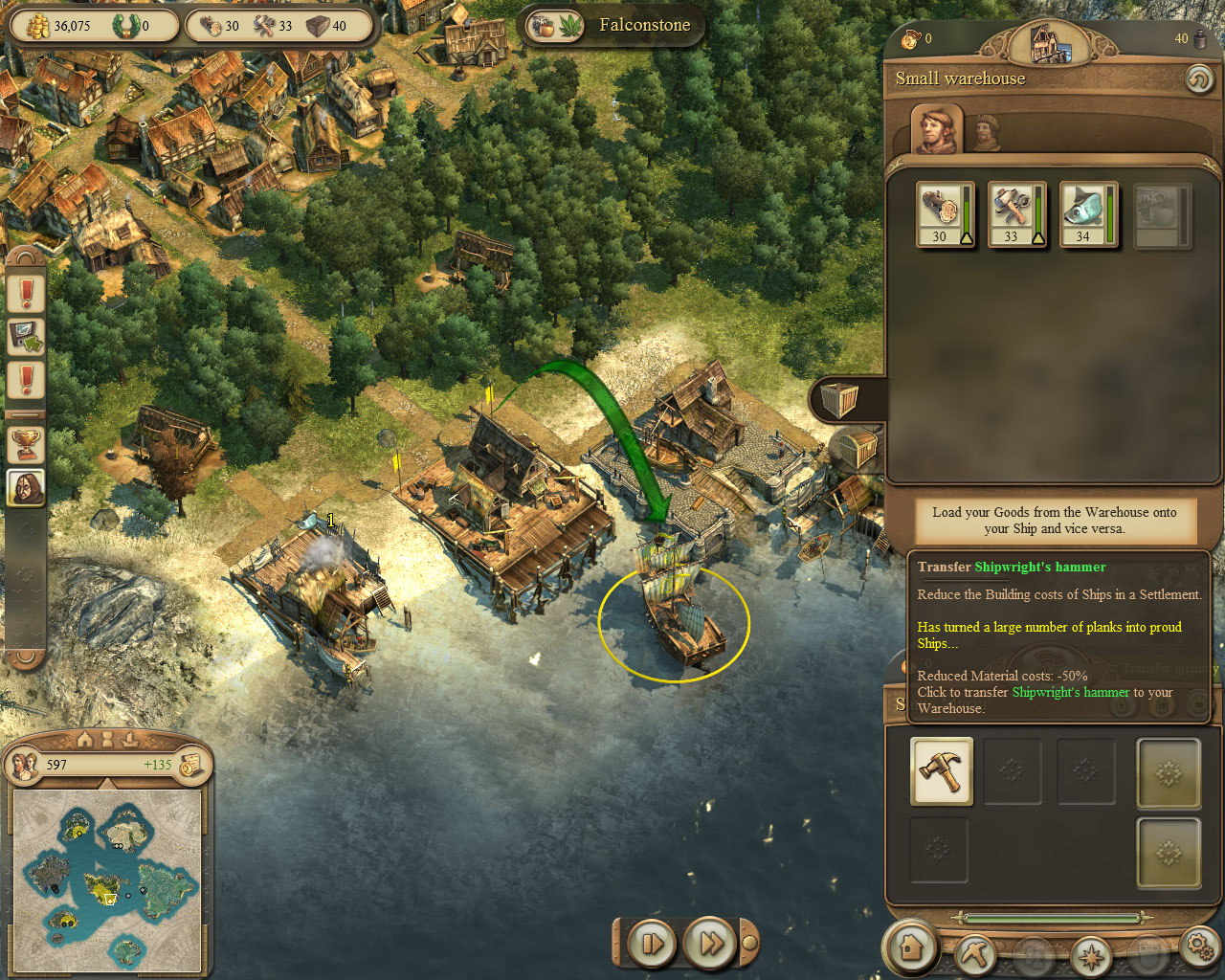Open the gears settings menu

click(1199, 947)
